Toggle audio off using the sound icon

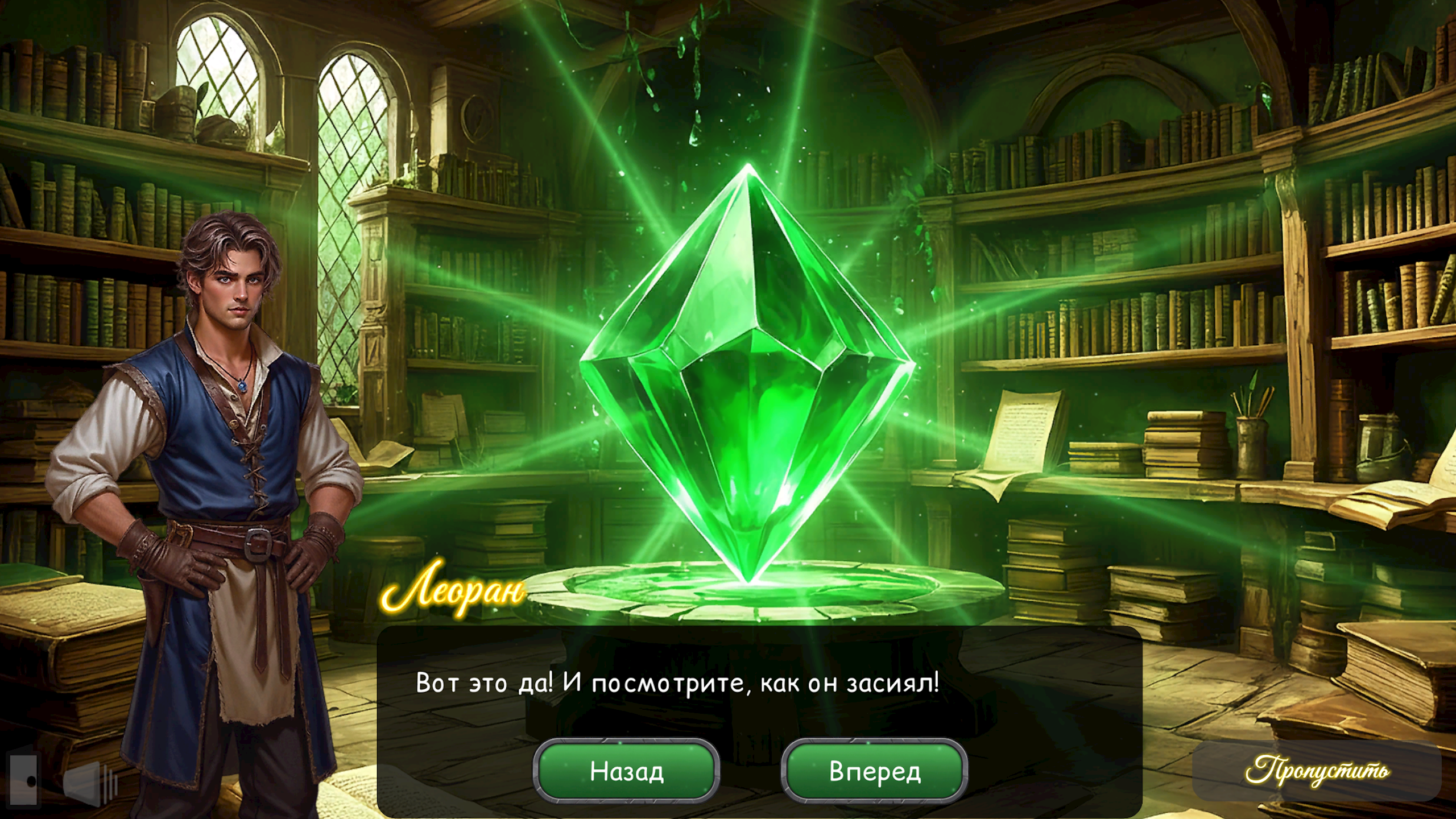[81, 784]
